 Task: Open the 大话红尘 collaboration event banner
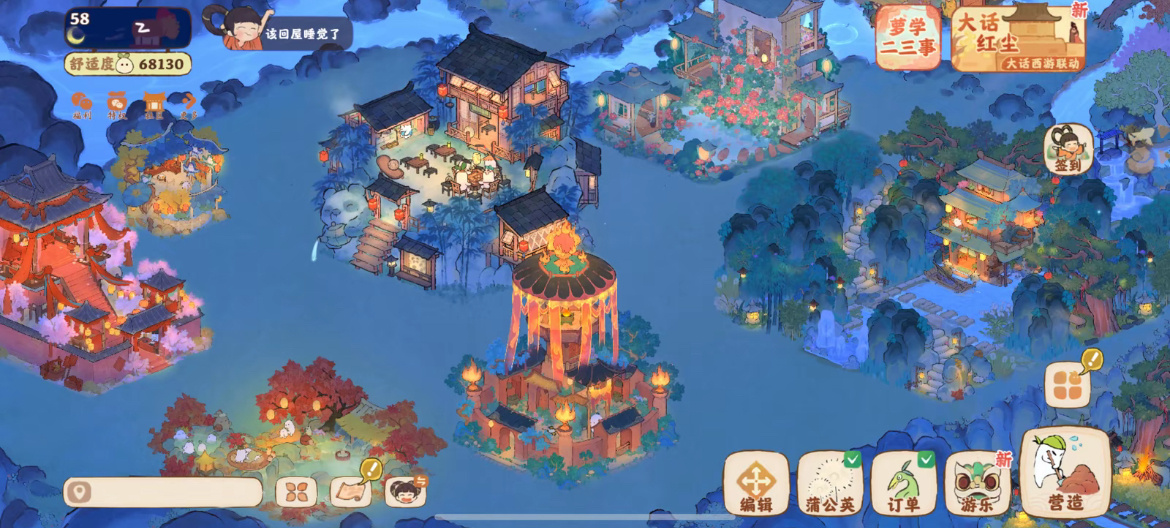tap(1018, 39)
